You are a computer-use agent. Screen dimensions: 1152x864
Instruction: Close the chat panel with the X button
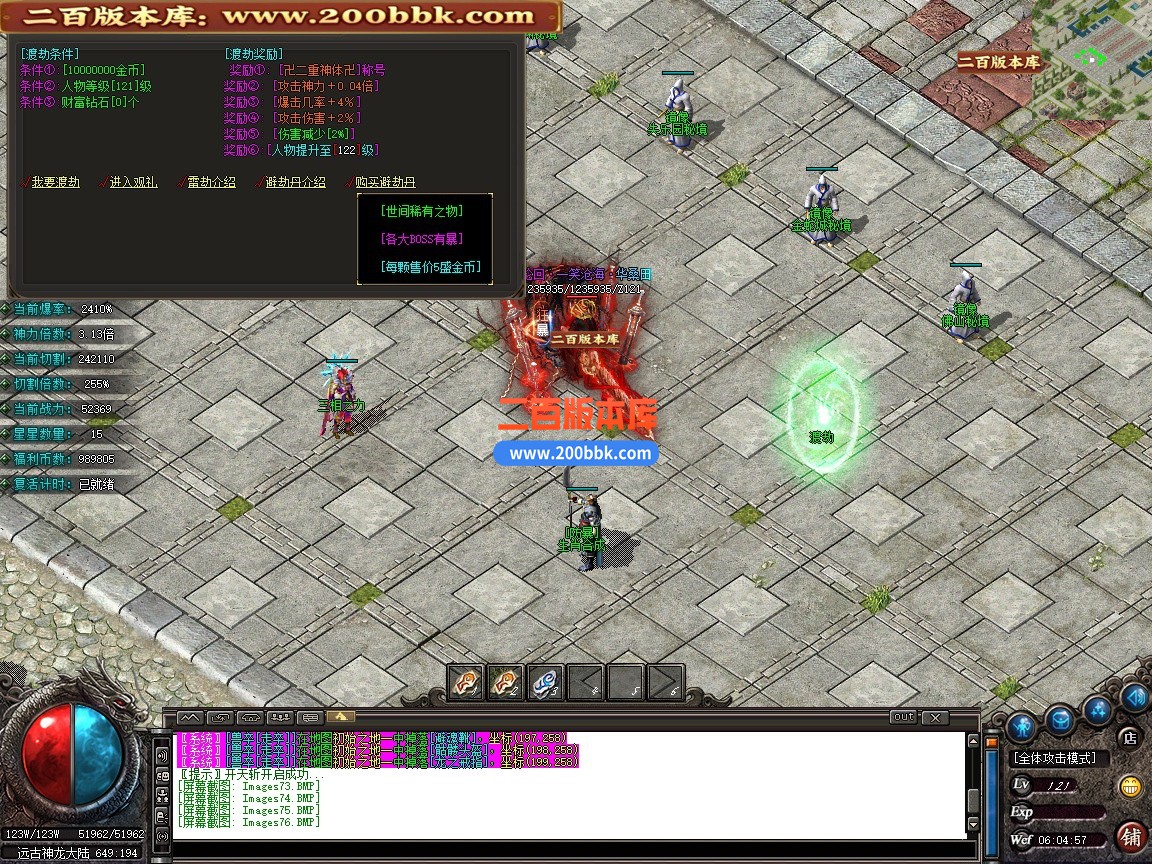934,717
